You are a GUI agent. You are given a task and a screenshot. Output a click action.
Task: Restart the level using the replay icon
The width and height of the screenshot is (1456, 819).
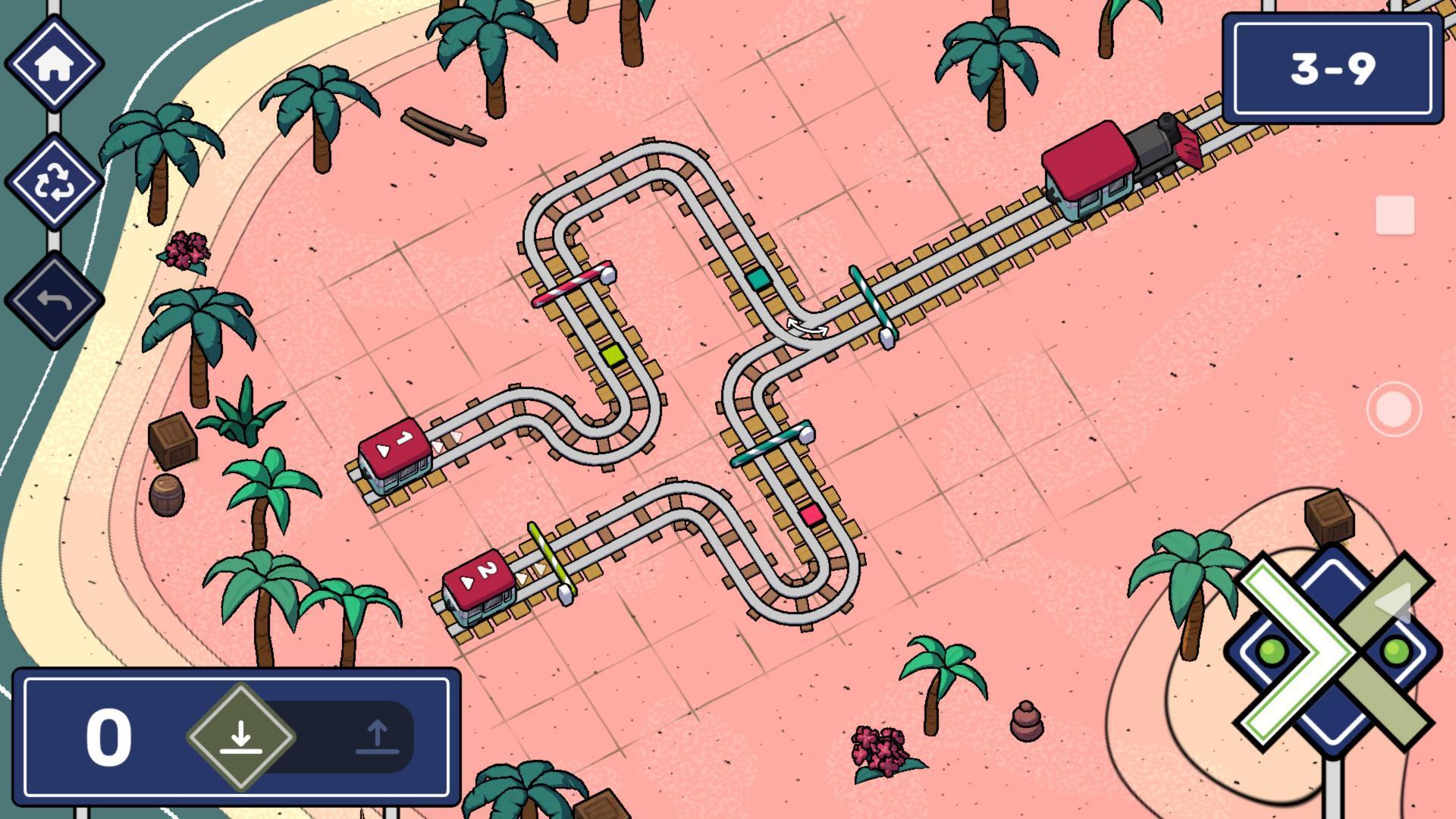(x=55, y=180)
